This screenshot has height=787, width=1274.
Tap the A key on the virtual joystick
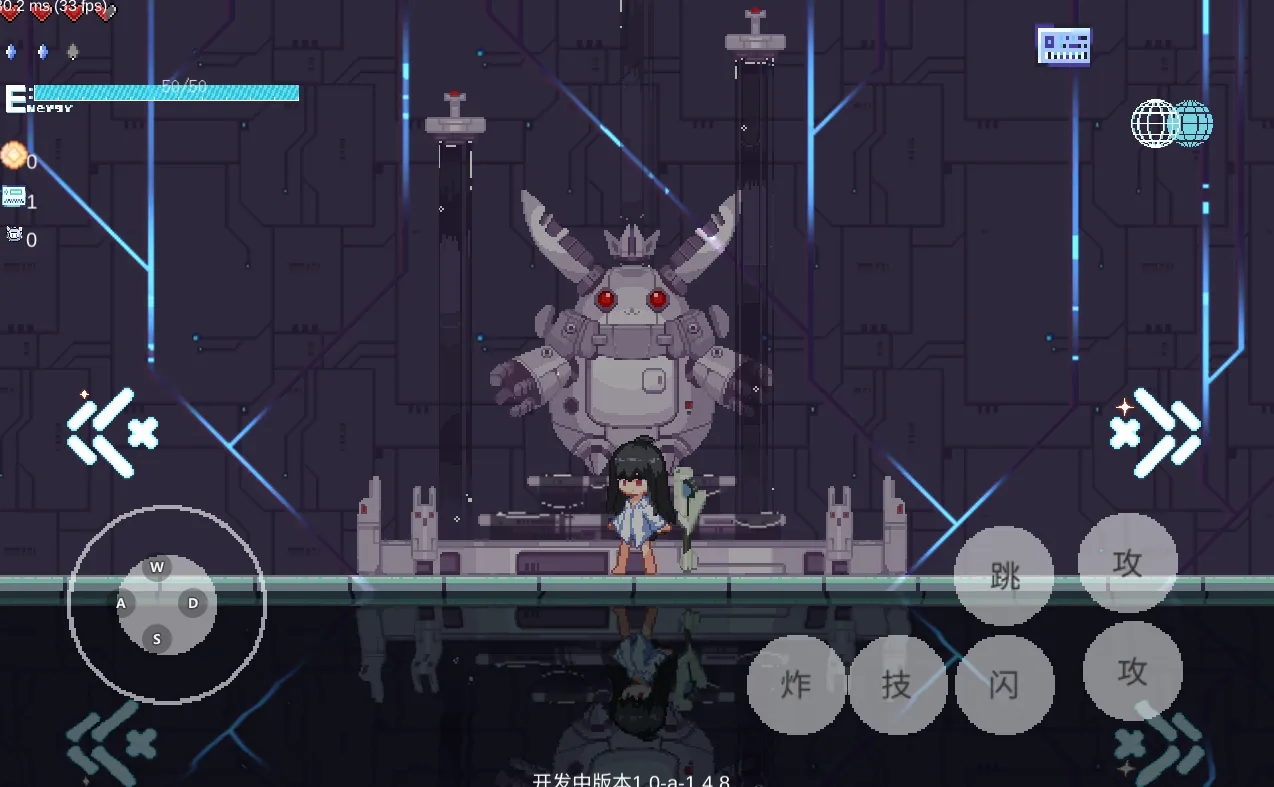tap(121, 603)
